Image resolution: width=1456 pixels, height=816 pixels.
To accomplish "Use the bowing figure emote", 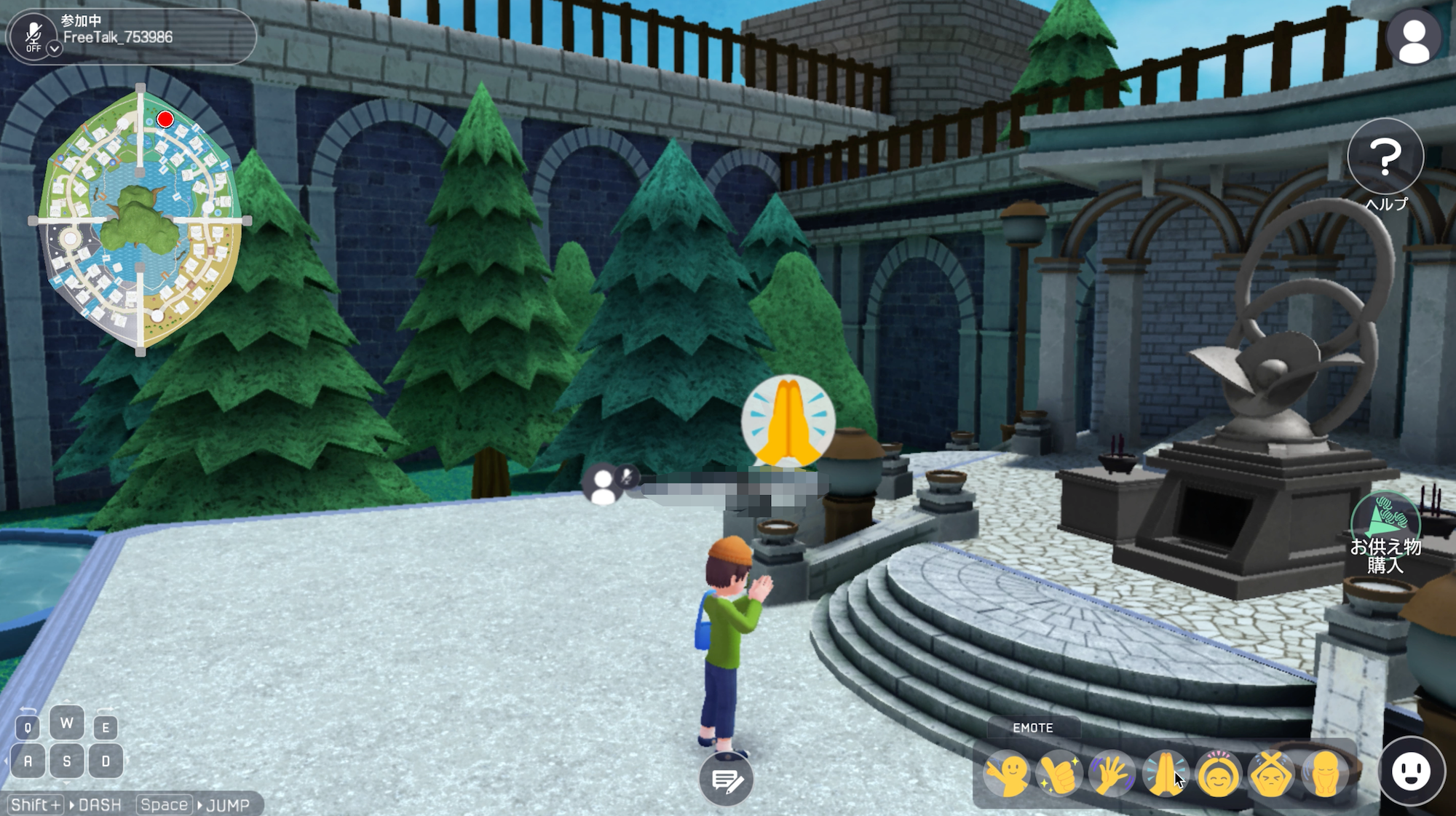I will pyautogui.click(x=1324, y=774).
